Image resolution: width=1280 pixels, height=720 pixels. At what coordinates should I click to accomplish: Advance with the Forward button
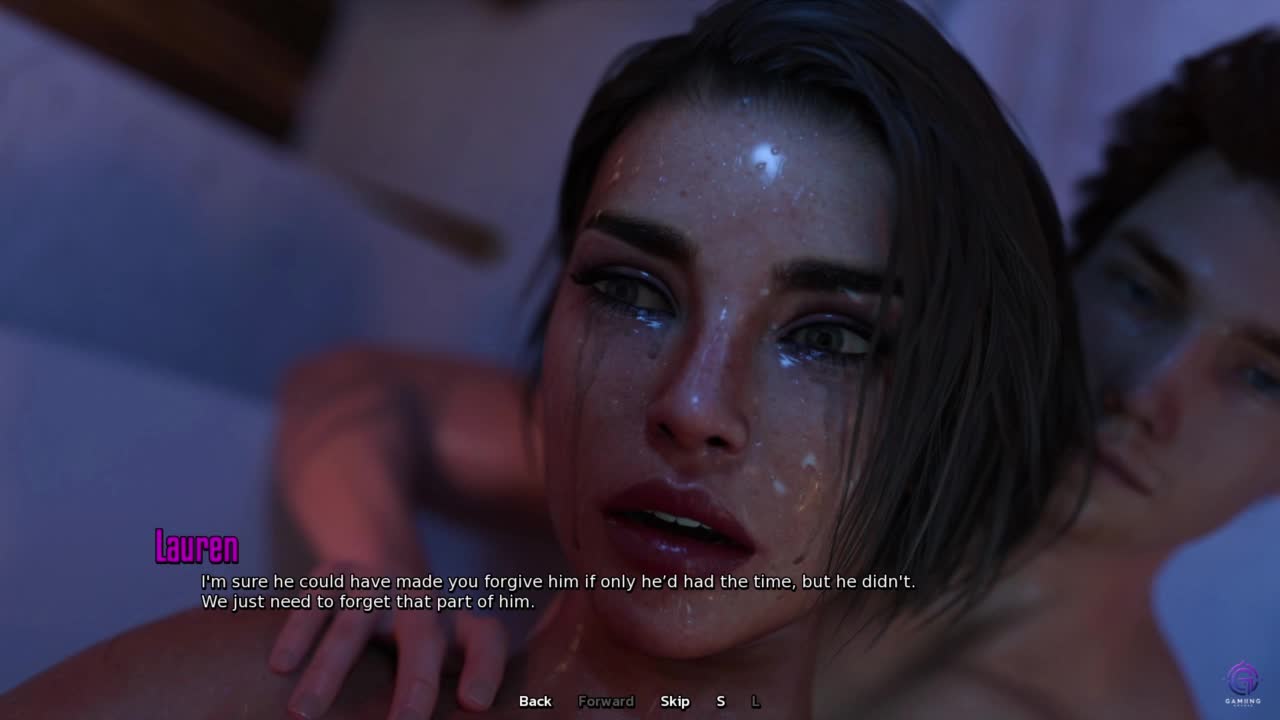point(606,701)
